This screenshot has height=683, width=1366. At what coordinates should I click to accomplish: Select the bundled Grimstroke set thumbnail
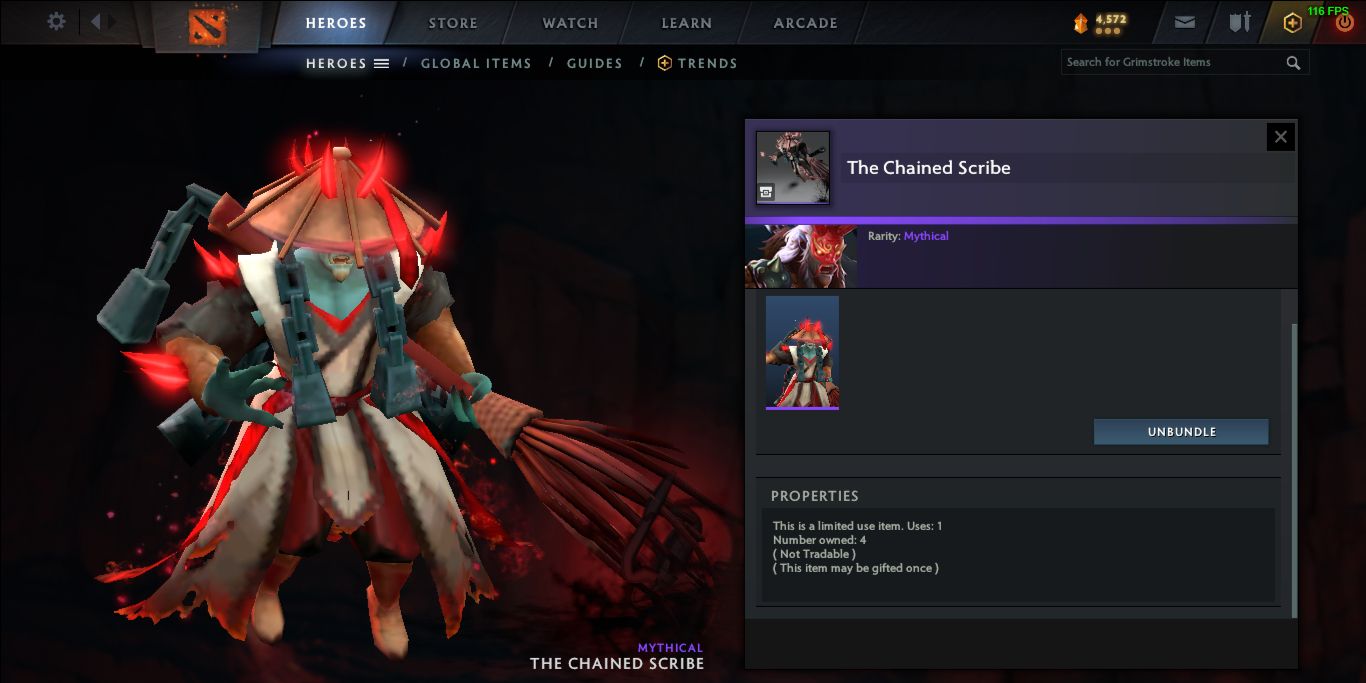tap(802, 352)
